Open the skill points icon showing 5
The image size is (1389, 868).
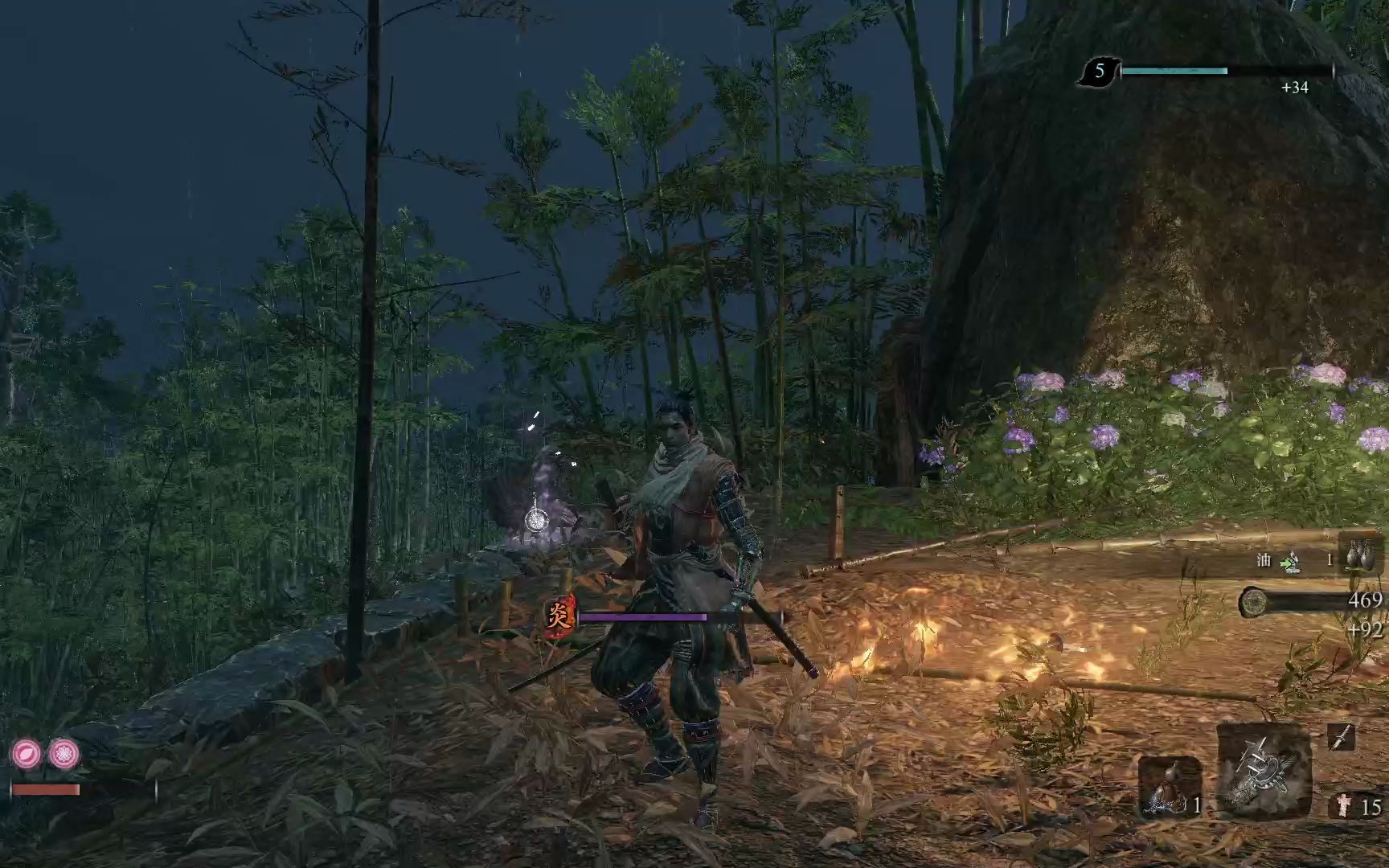pos(1098,73)
